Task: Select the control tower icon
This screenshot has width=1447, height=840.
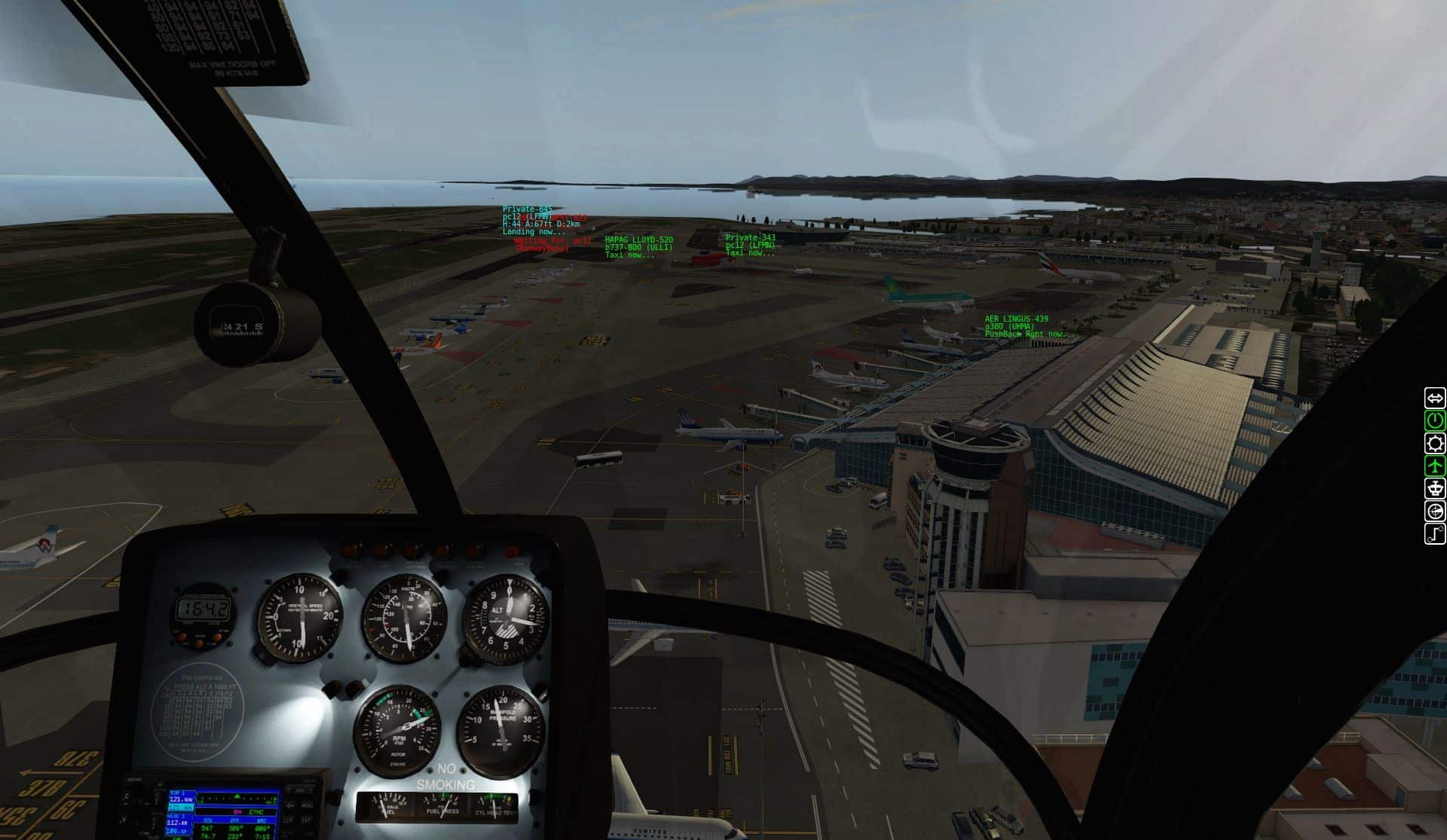Action: pyautogui.click(x=1434, y=488)
